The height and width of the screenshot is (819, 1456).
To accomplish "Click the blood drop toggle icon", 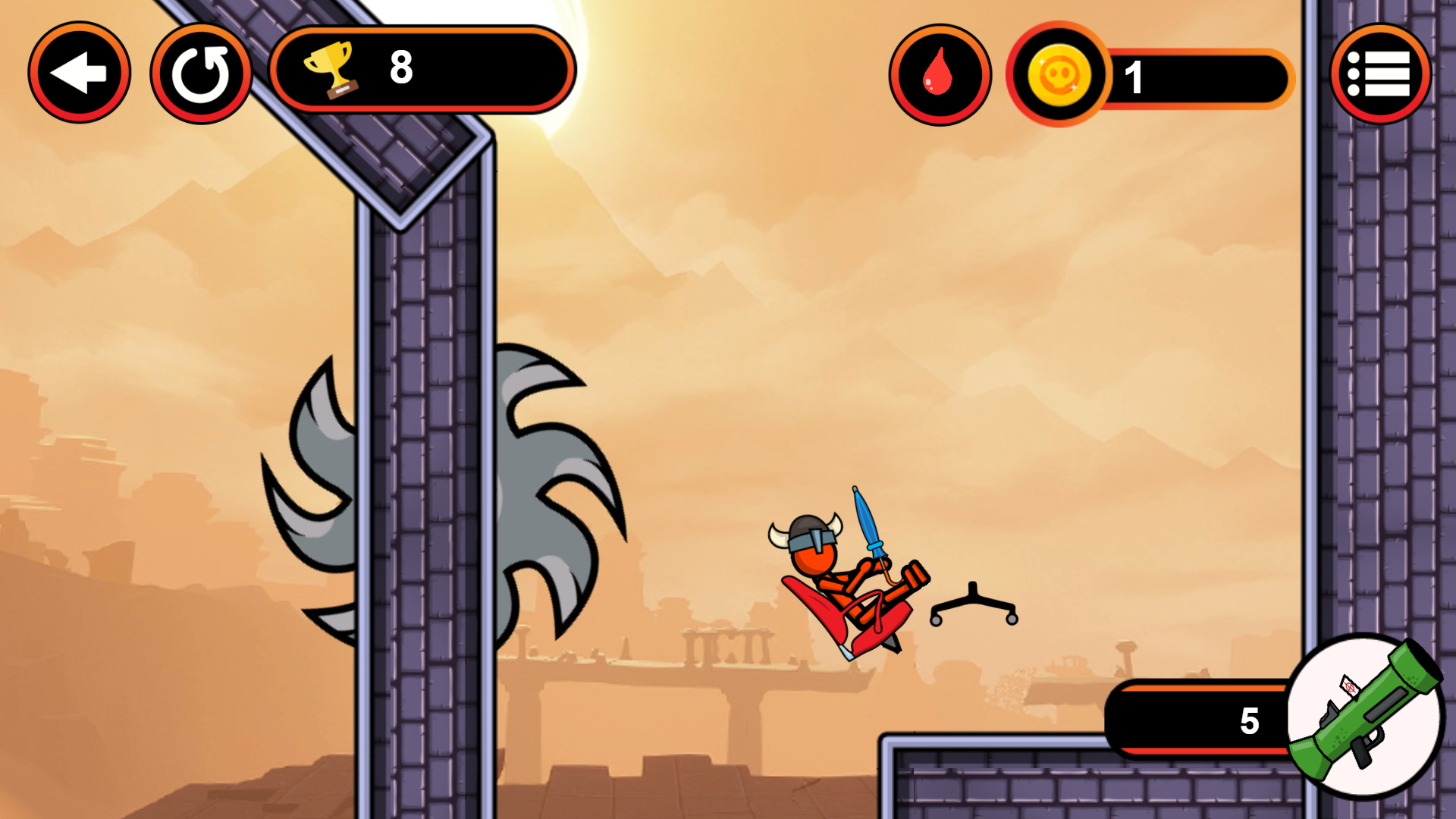I will click(940, 72).
